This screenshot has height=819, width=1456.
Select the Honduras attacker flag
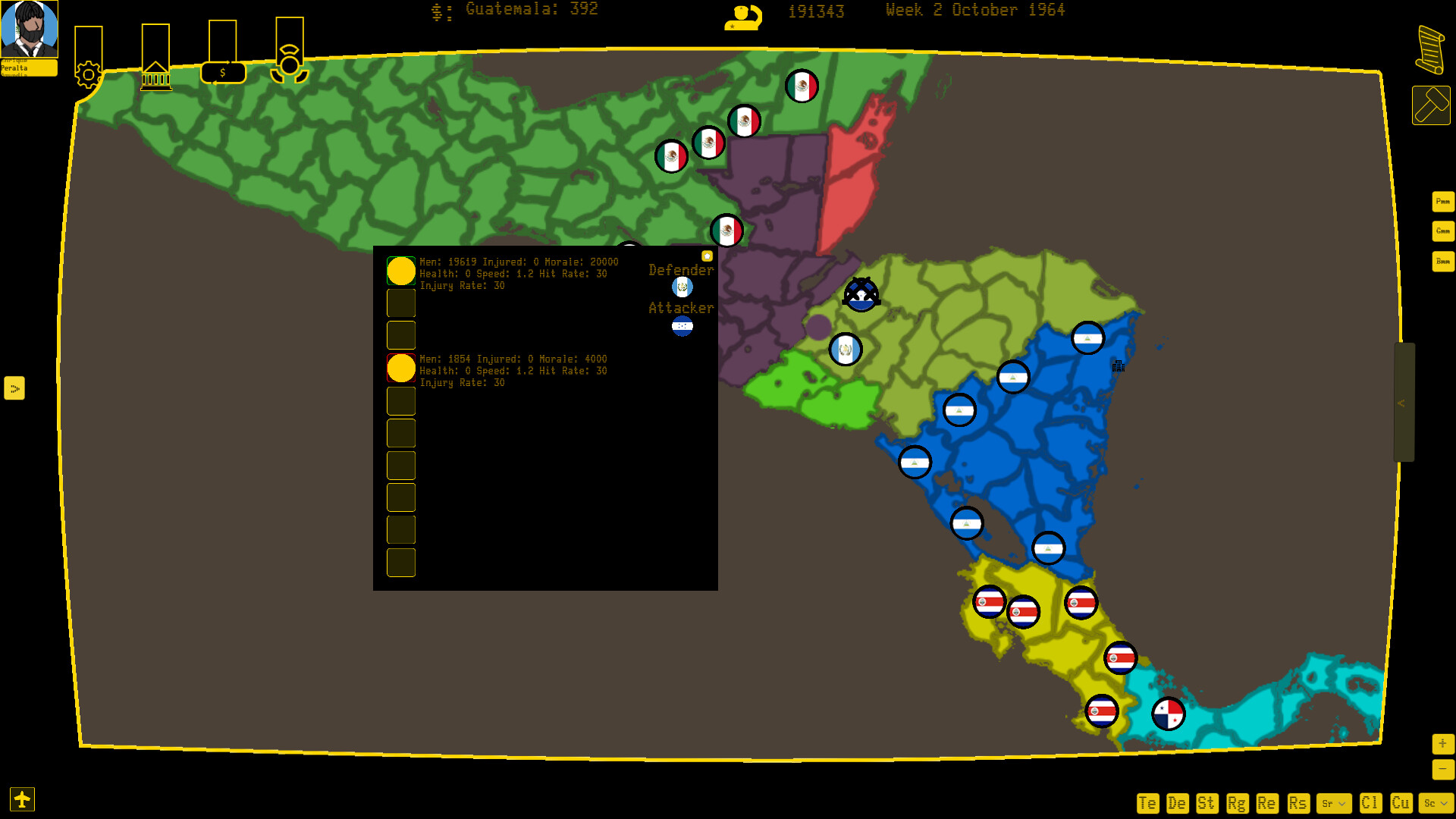[x=682, y=328]
